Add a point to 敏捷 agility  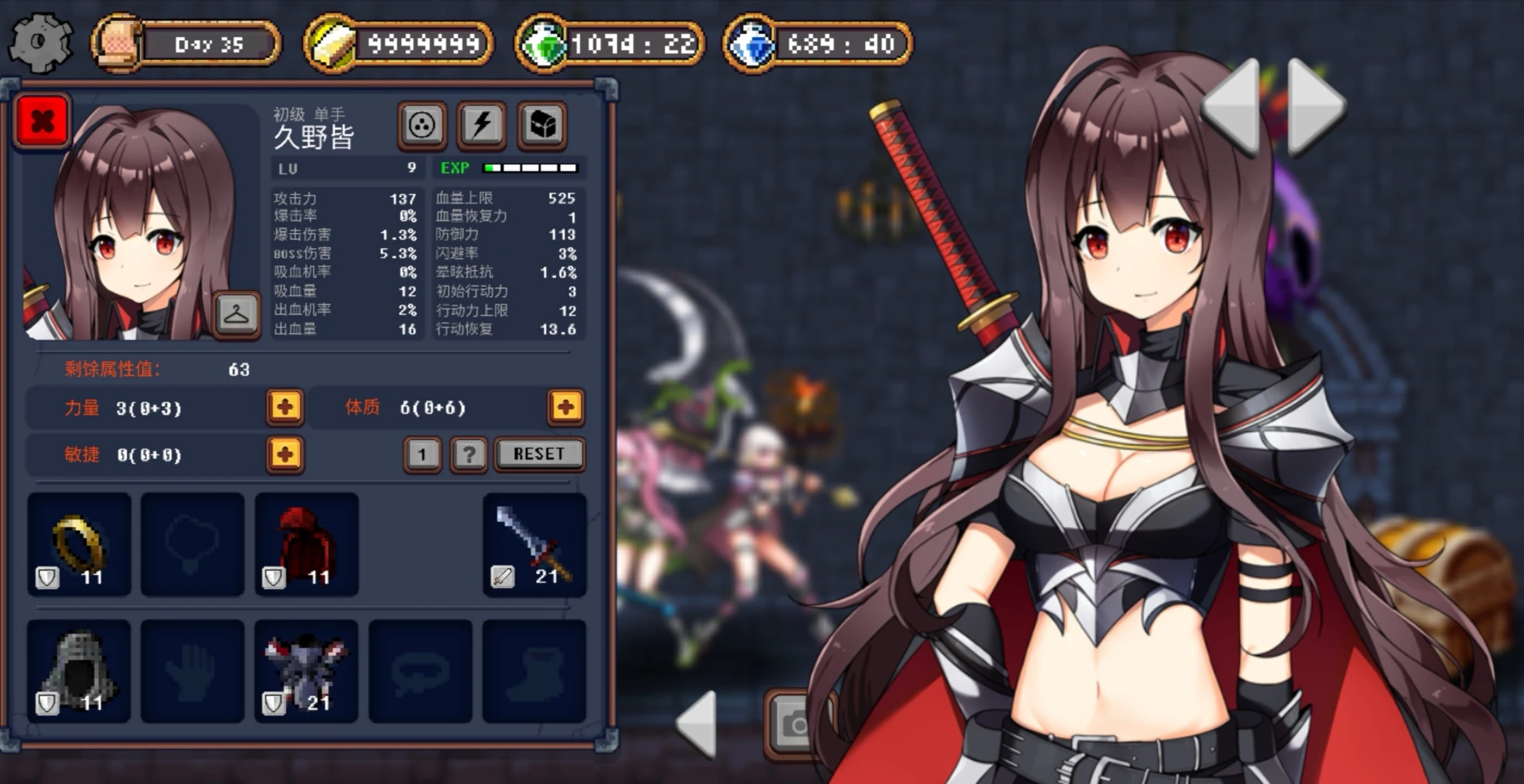285,454
